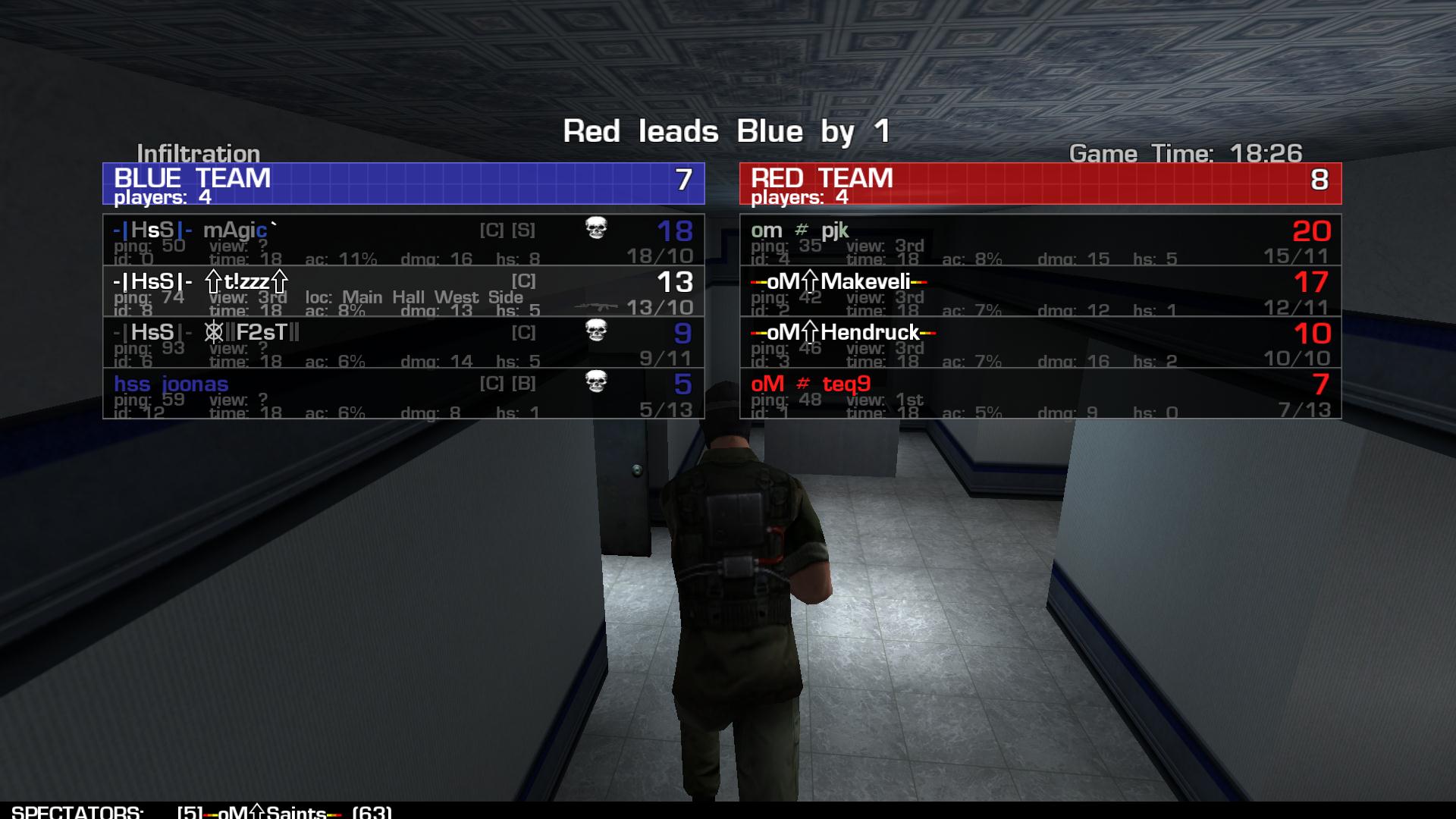Image resolution: width=1456 pixels, height=819 pixels.
Task: Pick the pjk player row
Action: (1040, 240)
